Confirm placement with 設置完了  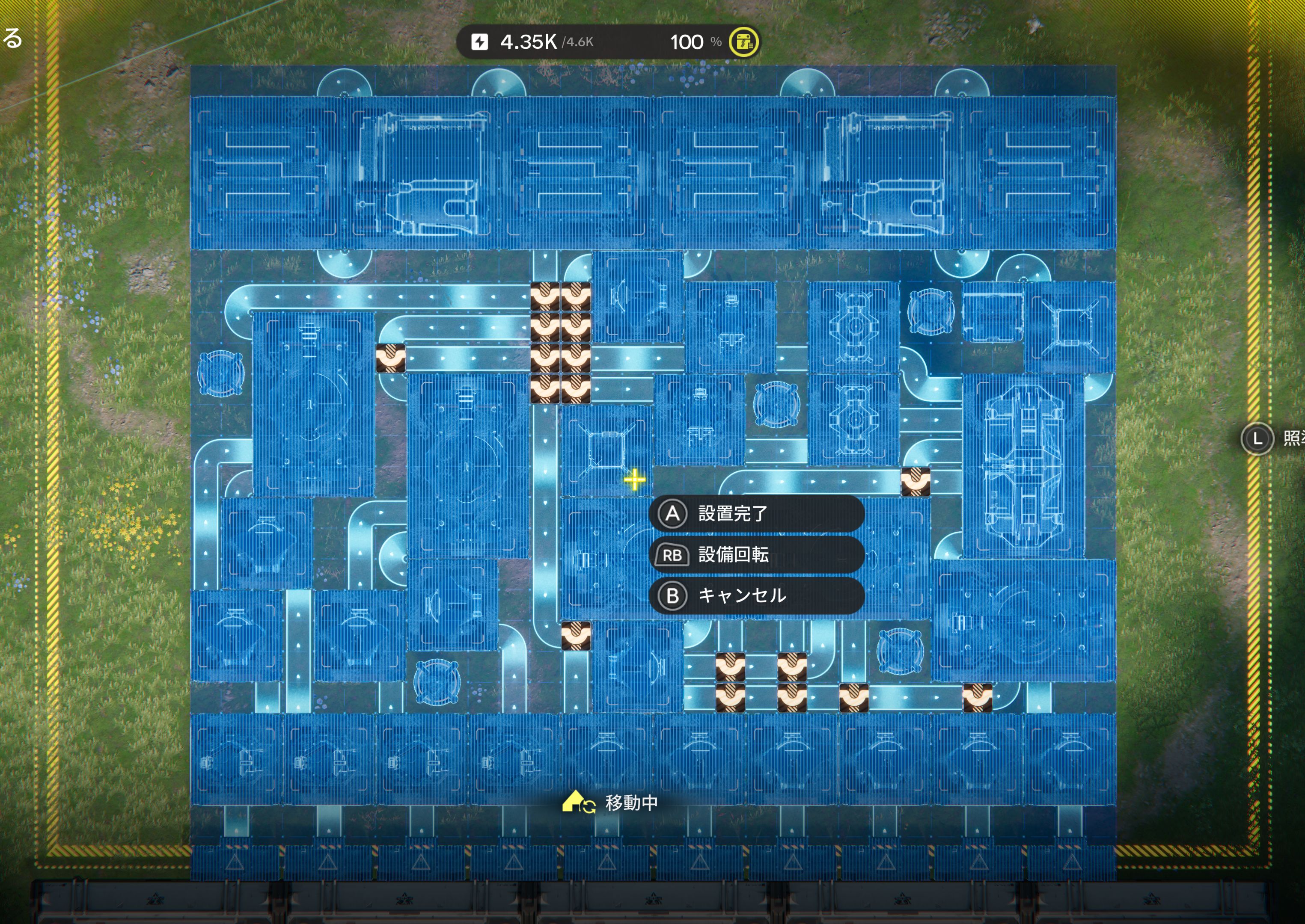[x=756, y=514]
